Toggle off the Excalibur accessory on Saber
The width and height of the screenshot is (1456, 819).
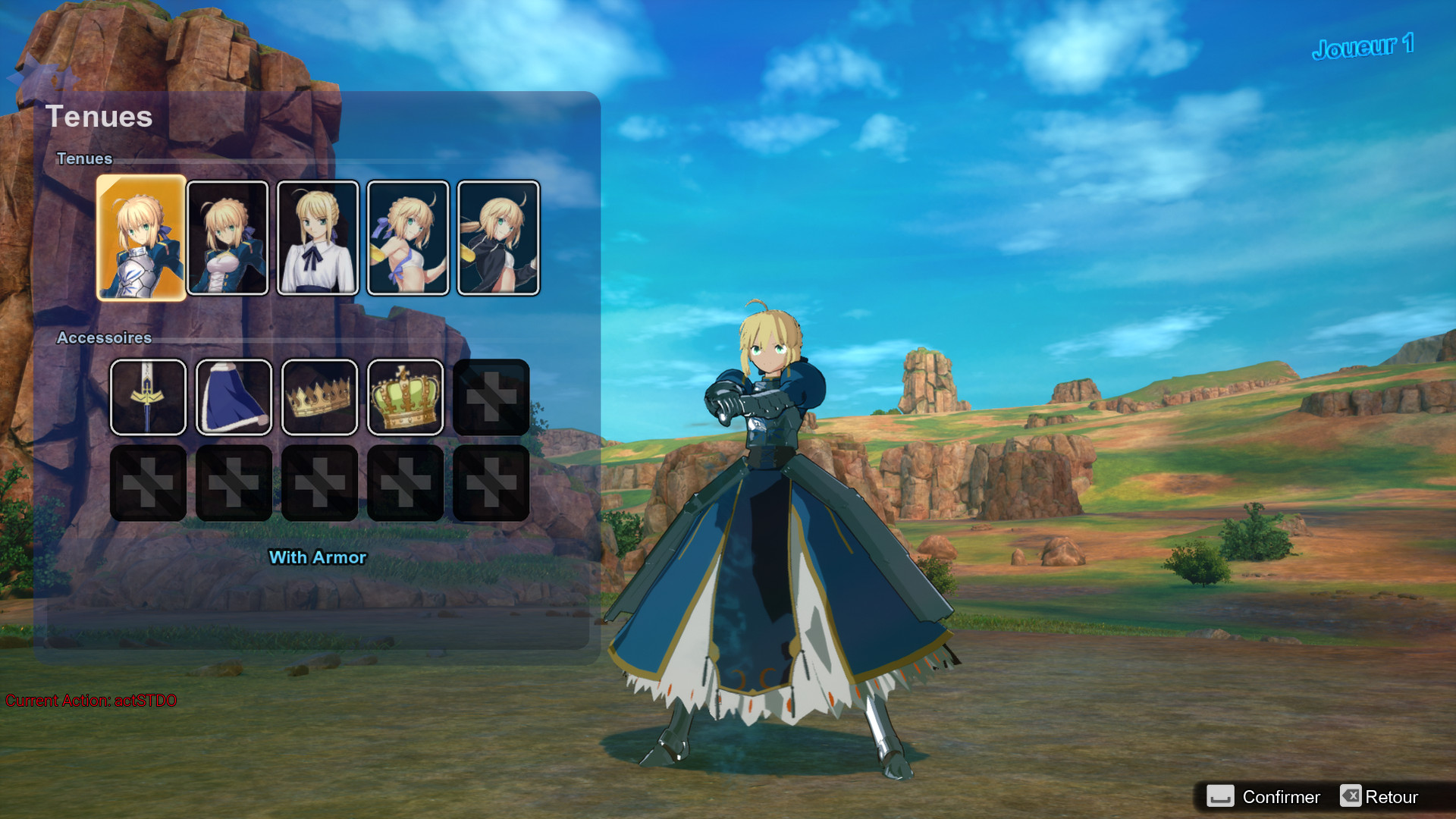pyautogui.click(x=148, y=397)
